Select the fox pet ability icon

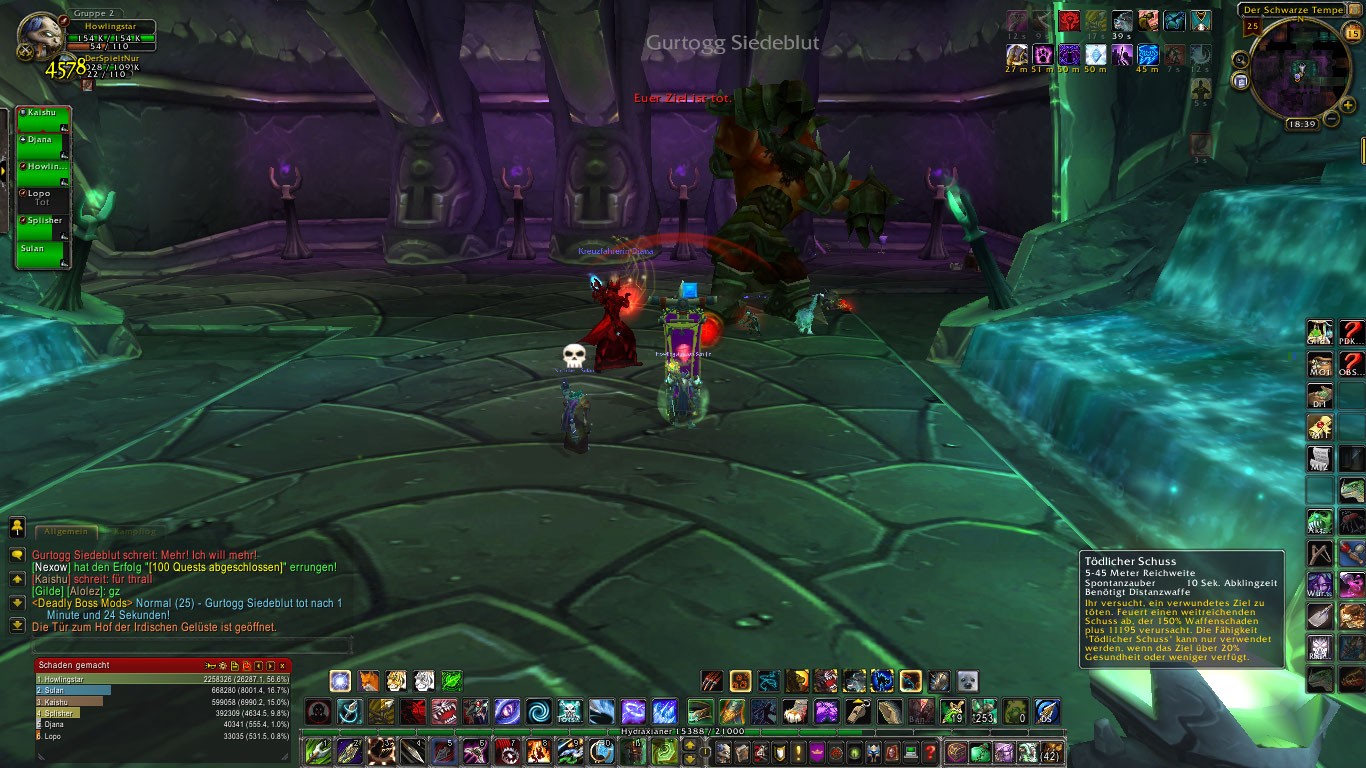point(369,681)
